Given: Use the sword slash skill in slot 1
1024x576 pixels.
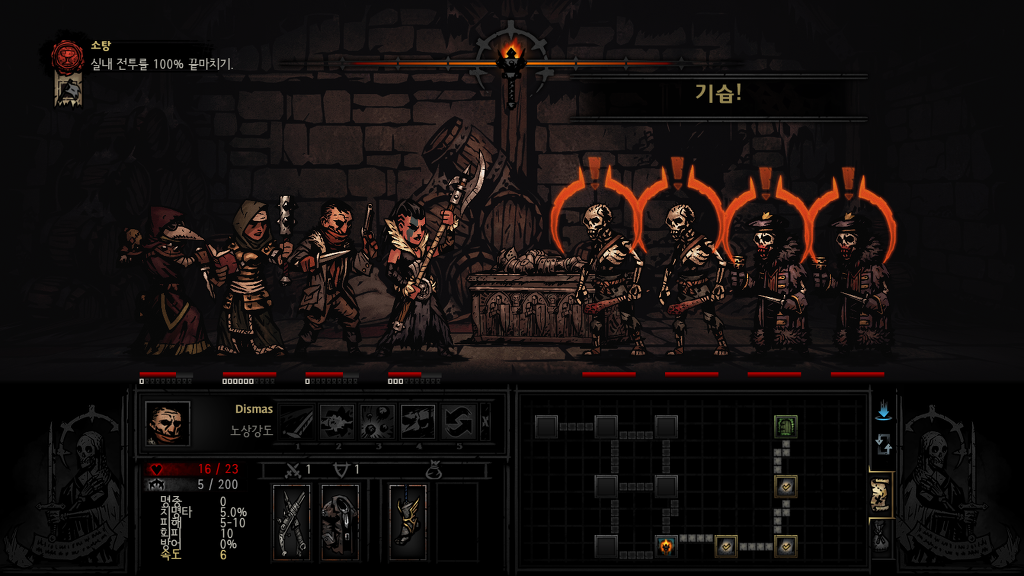Looking at the screenshot, I should pyautogui.click(x=297, y=423).
